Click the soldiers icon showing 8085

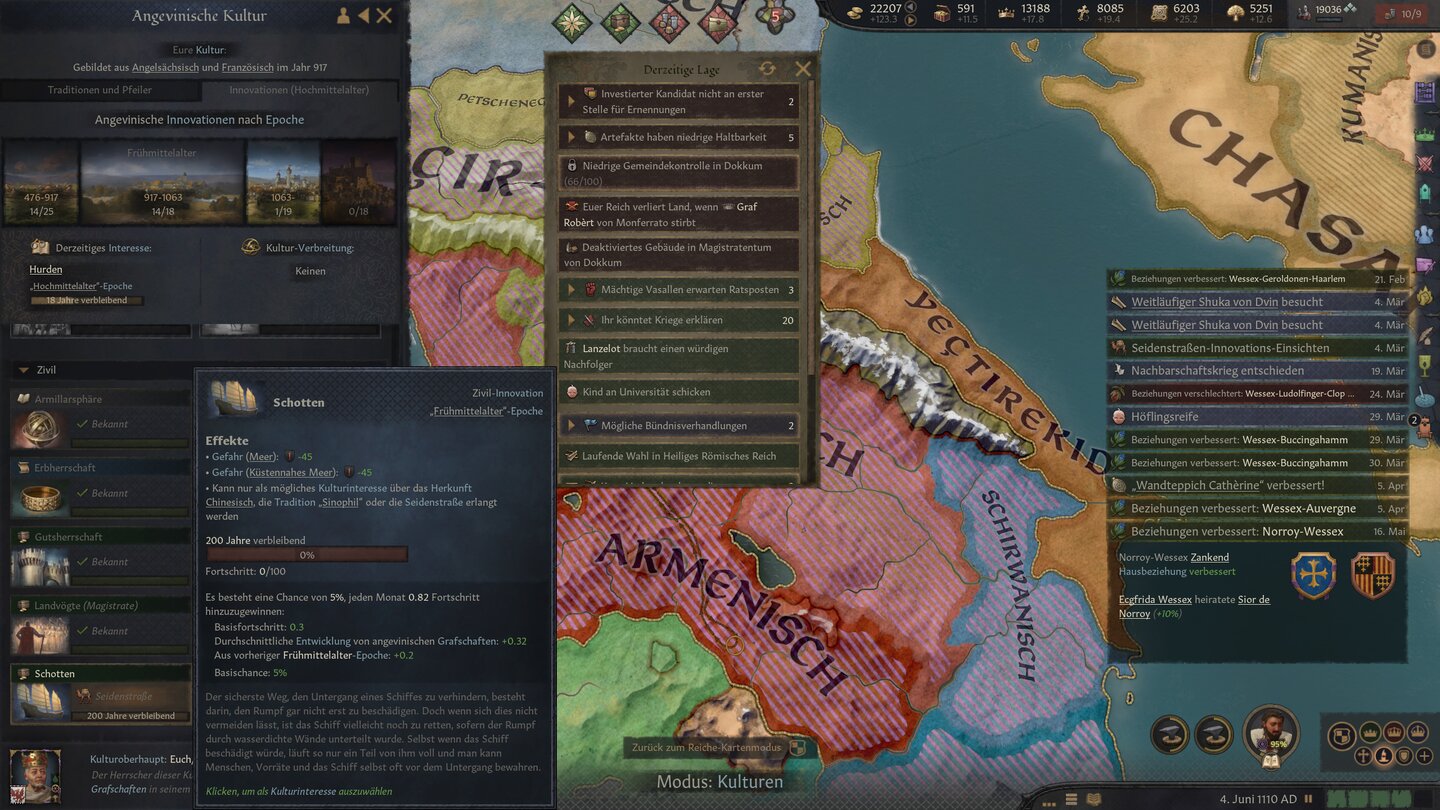coord(1081,11)
